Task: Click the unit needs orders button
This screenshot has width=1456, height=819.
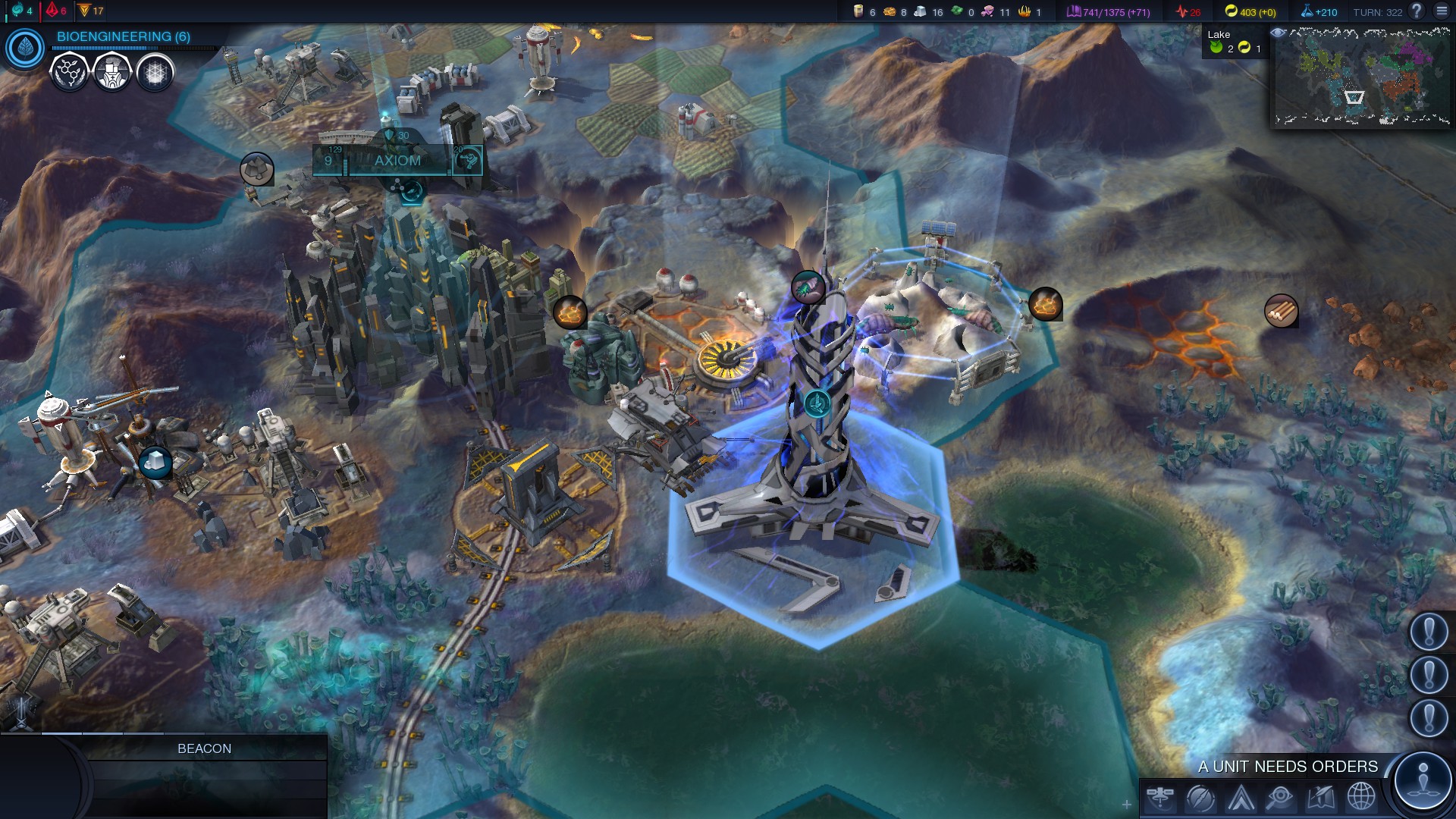Action: tap(1423, 780)
